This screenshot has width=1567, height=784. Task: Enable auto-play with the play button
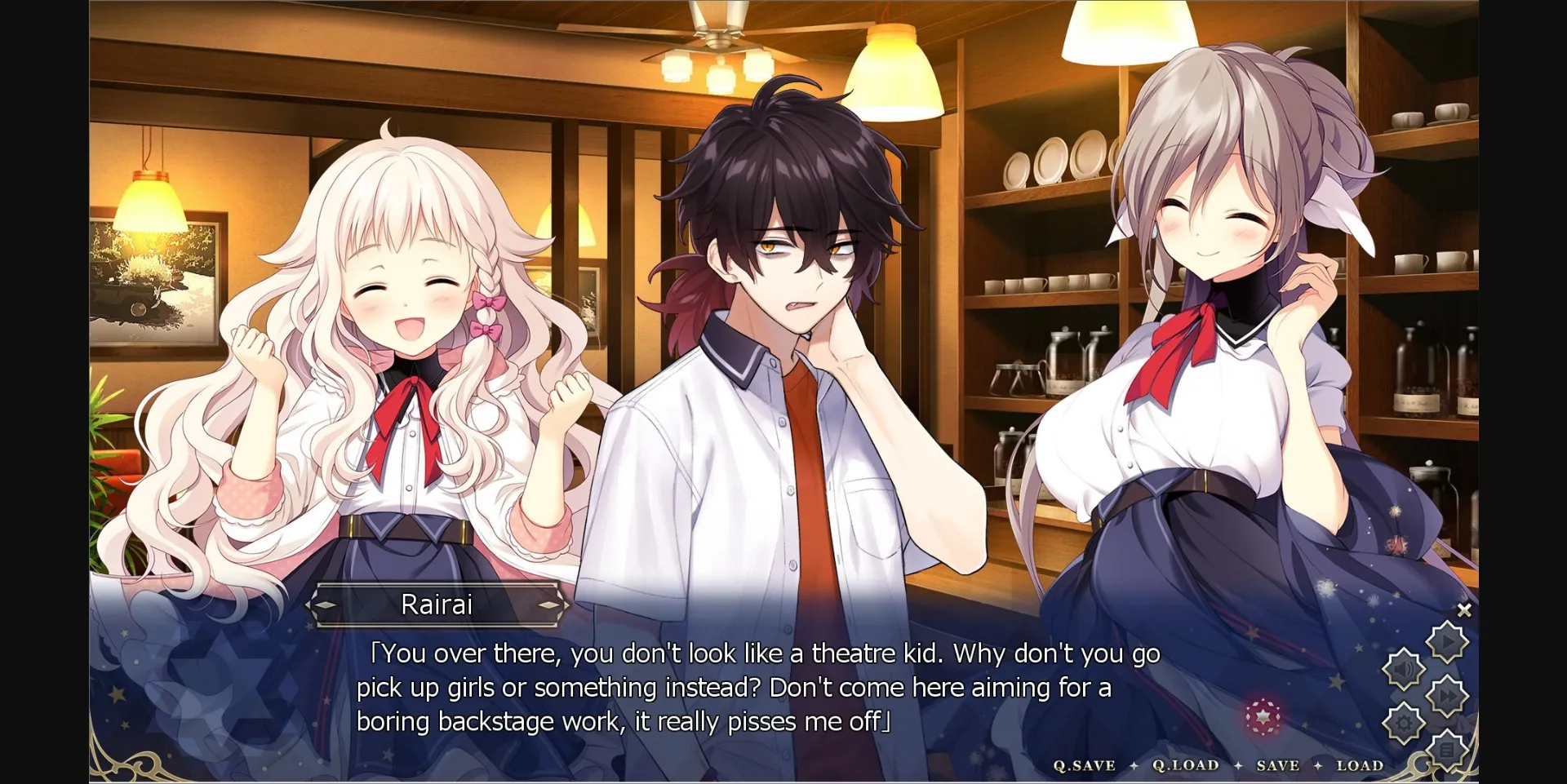[1446, 641]
